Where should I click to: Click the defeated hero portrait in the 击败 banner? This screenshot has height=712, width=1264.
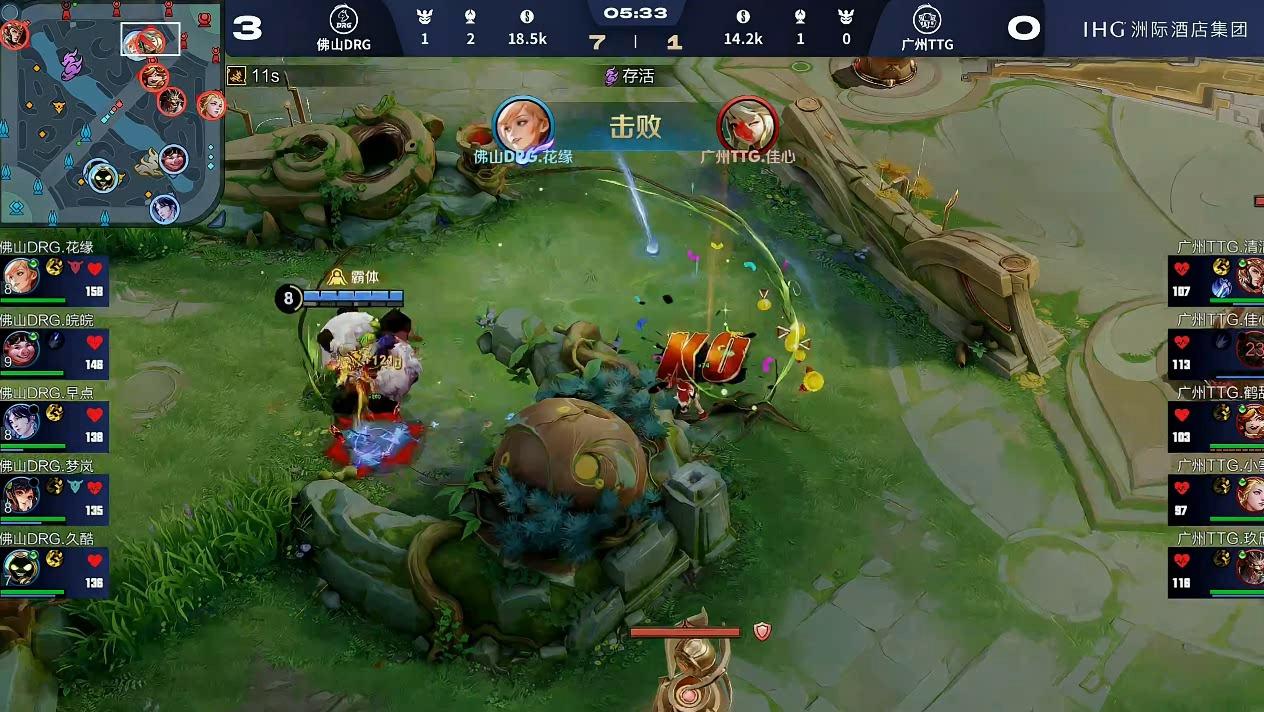point(747,124)
